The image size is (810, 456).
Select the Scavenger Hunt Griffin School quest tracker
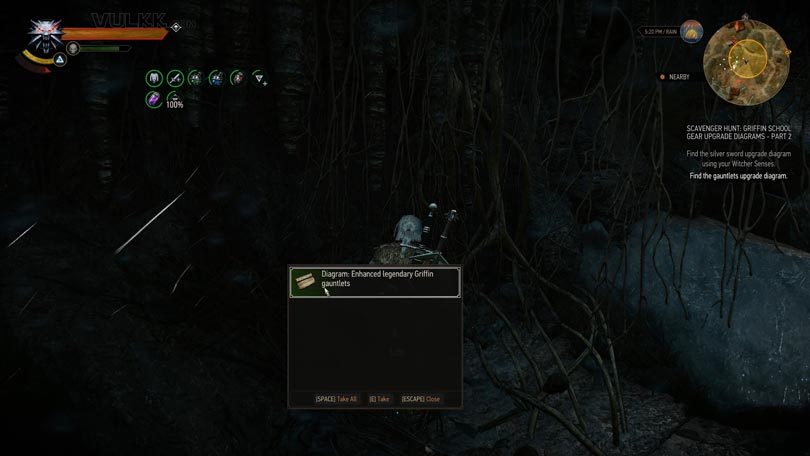point(738,133)
